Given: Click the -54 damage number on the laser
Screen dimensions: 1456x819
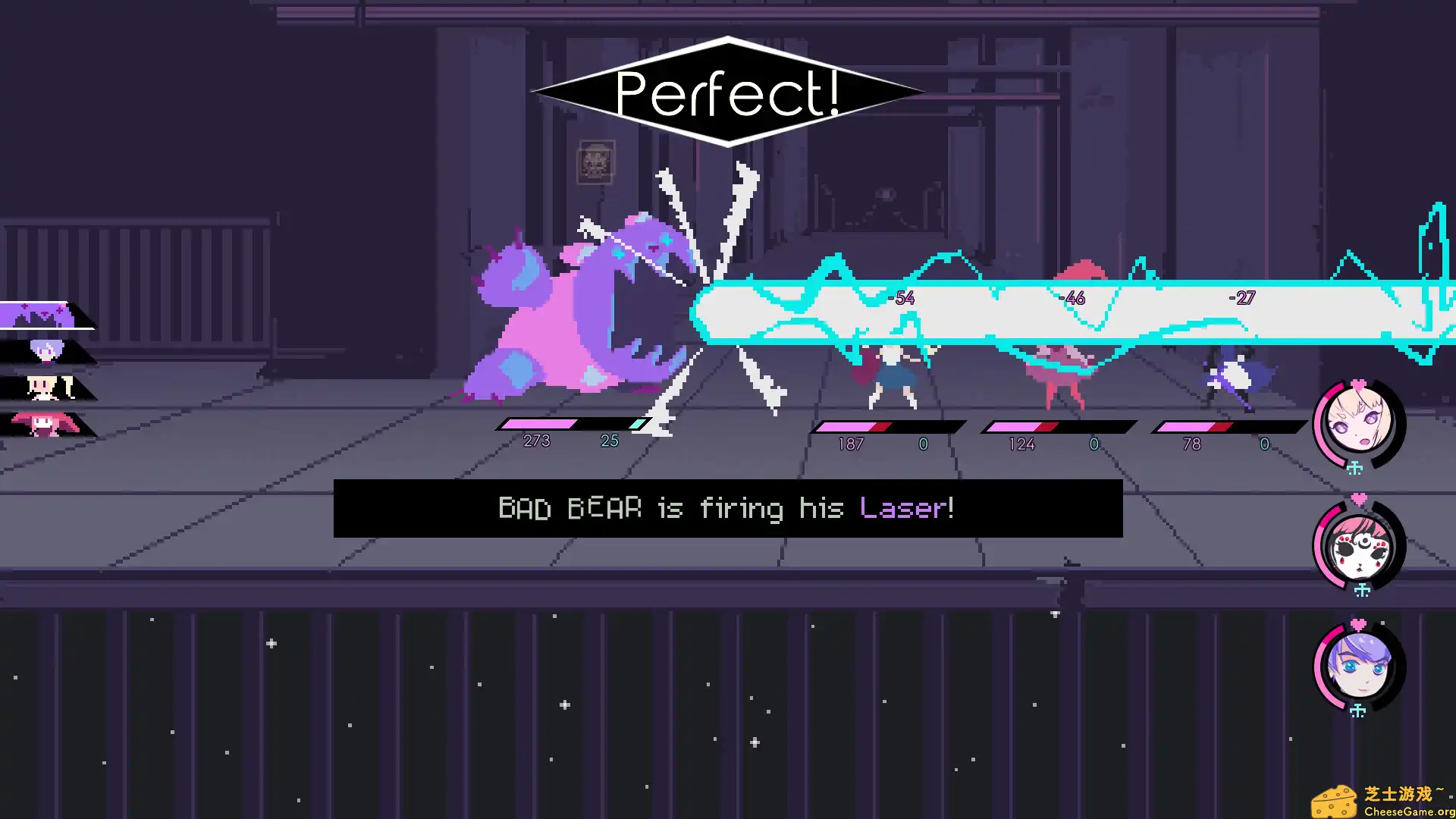Looking at the screenshot, I should click(x=901, y=298).
